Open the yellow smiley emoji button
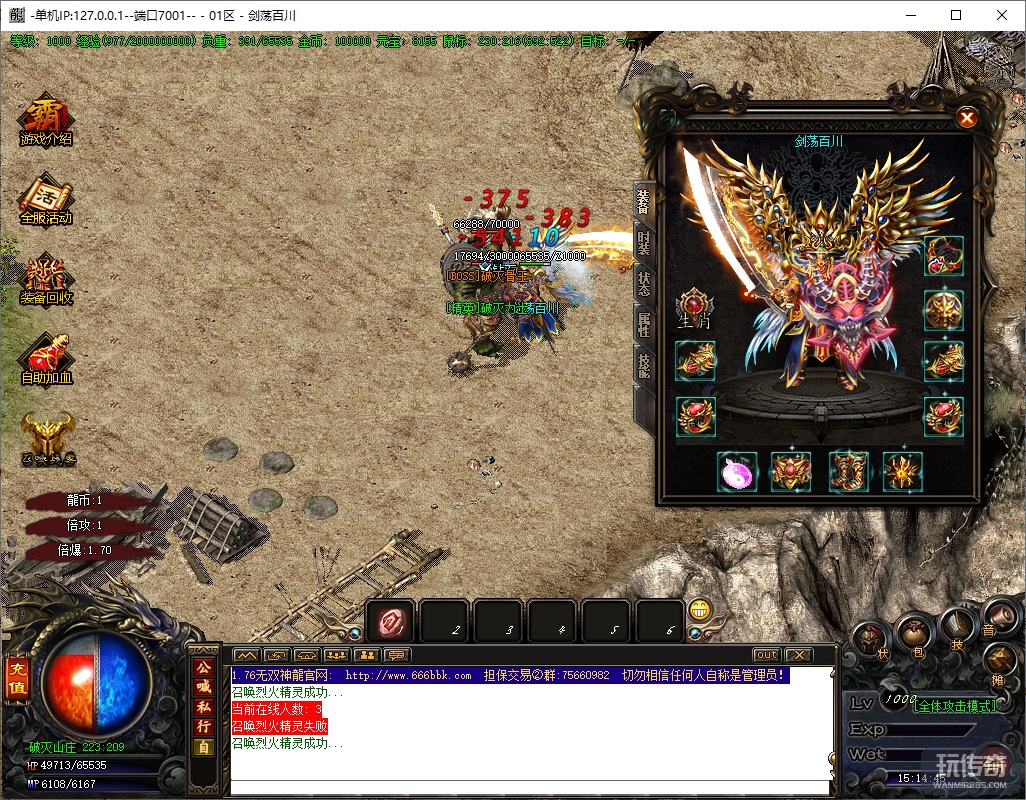 coord(700,610)
